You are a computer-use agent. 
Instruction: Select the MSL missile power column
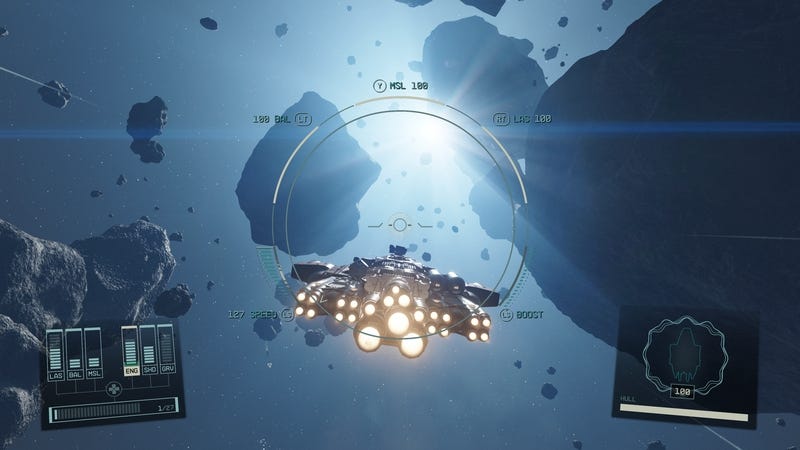(93, 353)
